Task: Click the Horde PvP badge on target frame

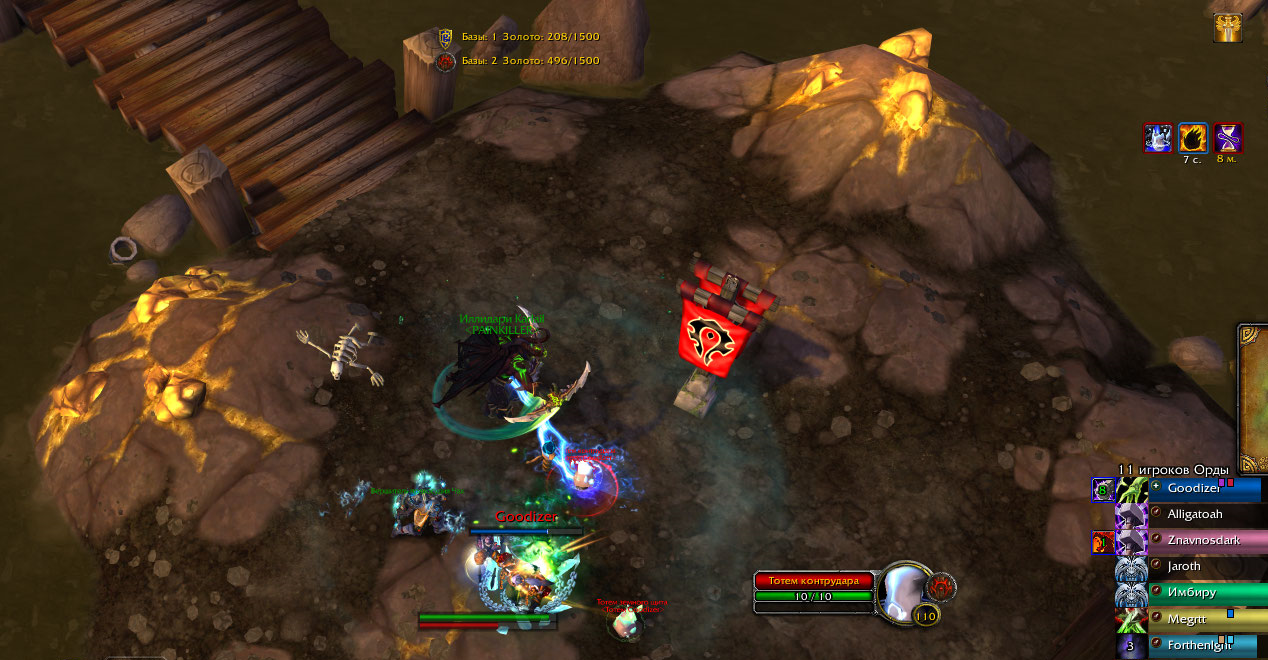Action: point(941,586)
